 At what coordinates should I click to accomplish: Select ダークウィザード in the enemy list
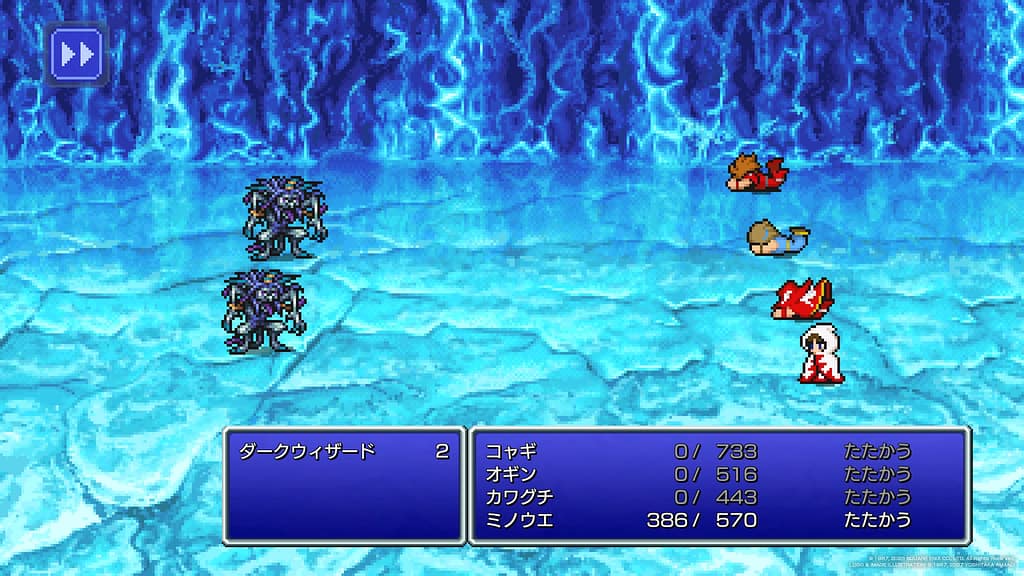coord(307,451)
